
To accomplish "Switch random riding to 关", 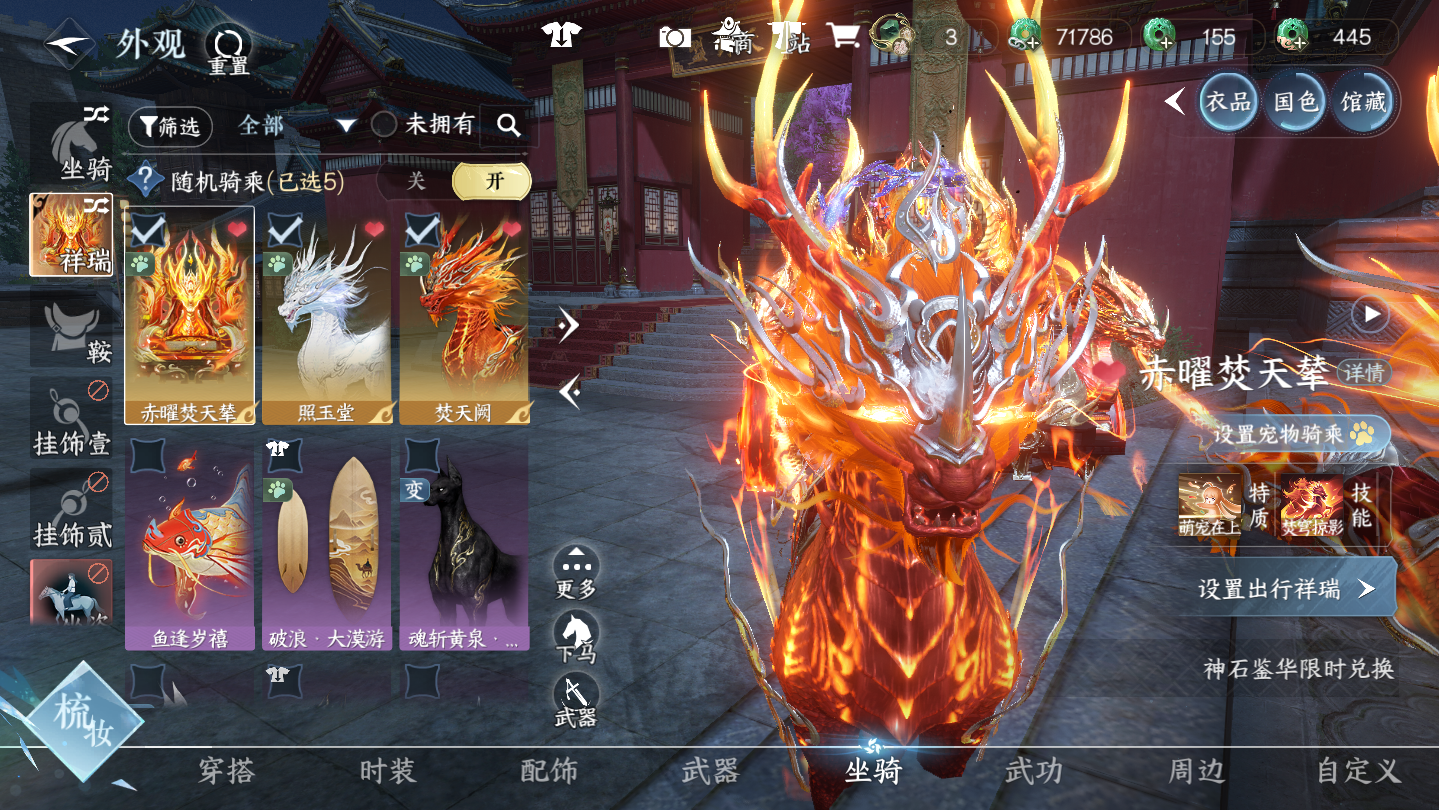I will pos(416,181).
